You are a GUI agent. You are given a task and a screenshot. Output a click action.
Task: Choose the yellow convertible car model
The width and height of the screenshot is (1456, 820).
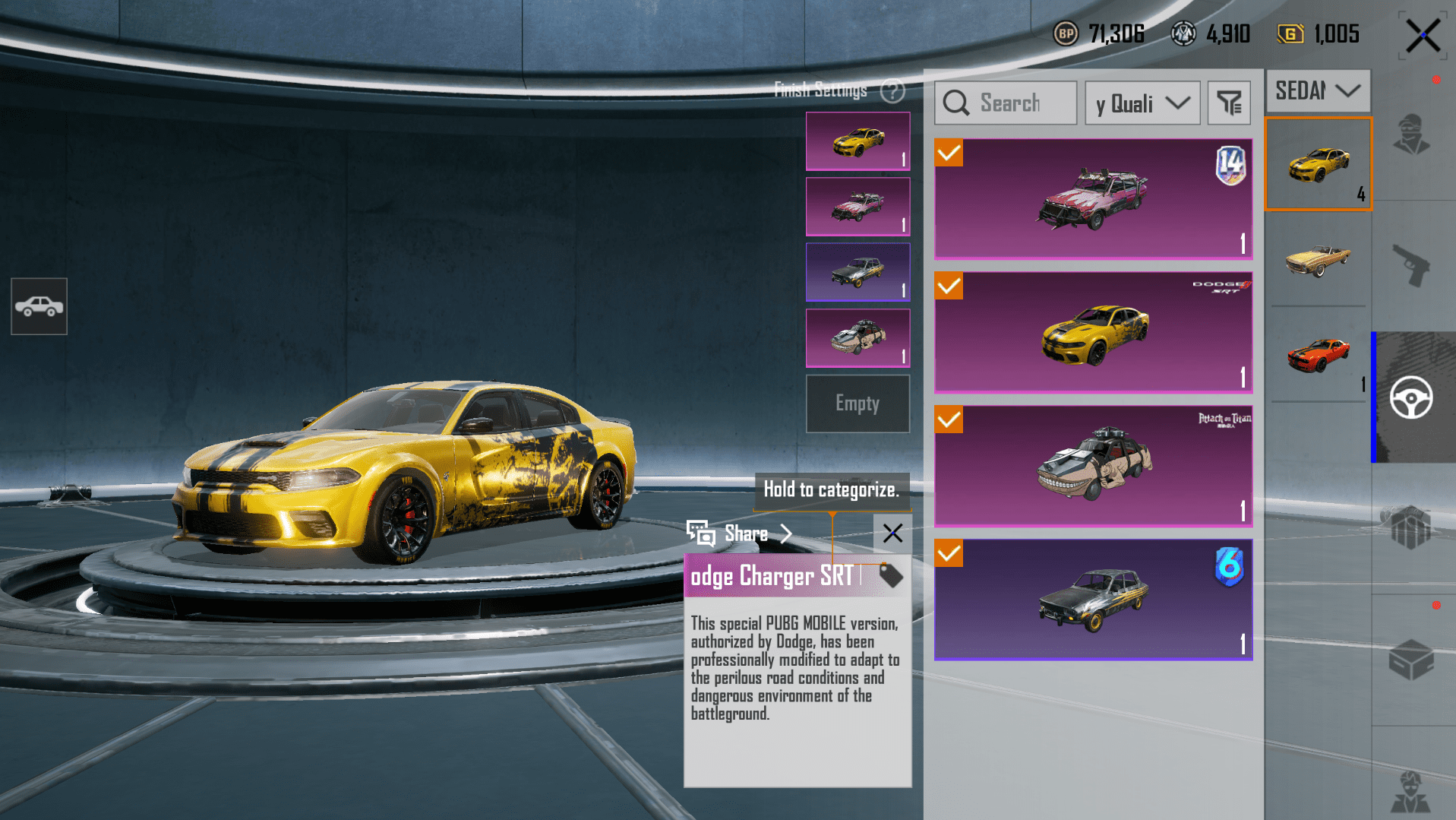coord(1319,260)
